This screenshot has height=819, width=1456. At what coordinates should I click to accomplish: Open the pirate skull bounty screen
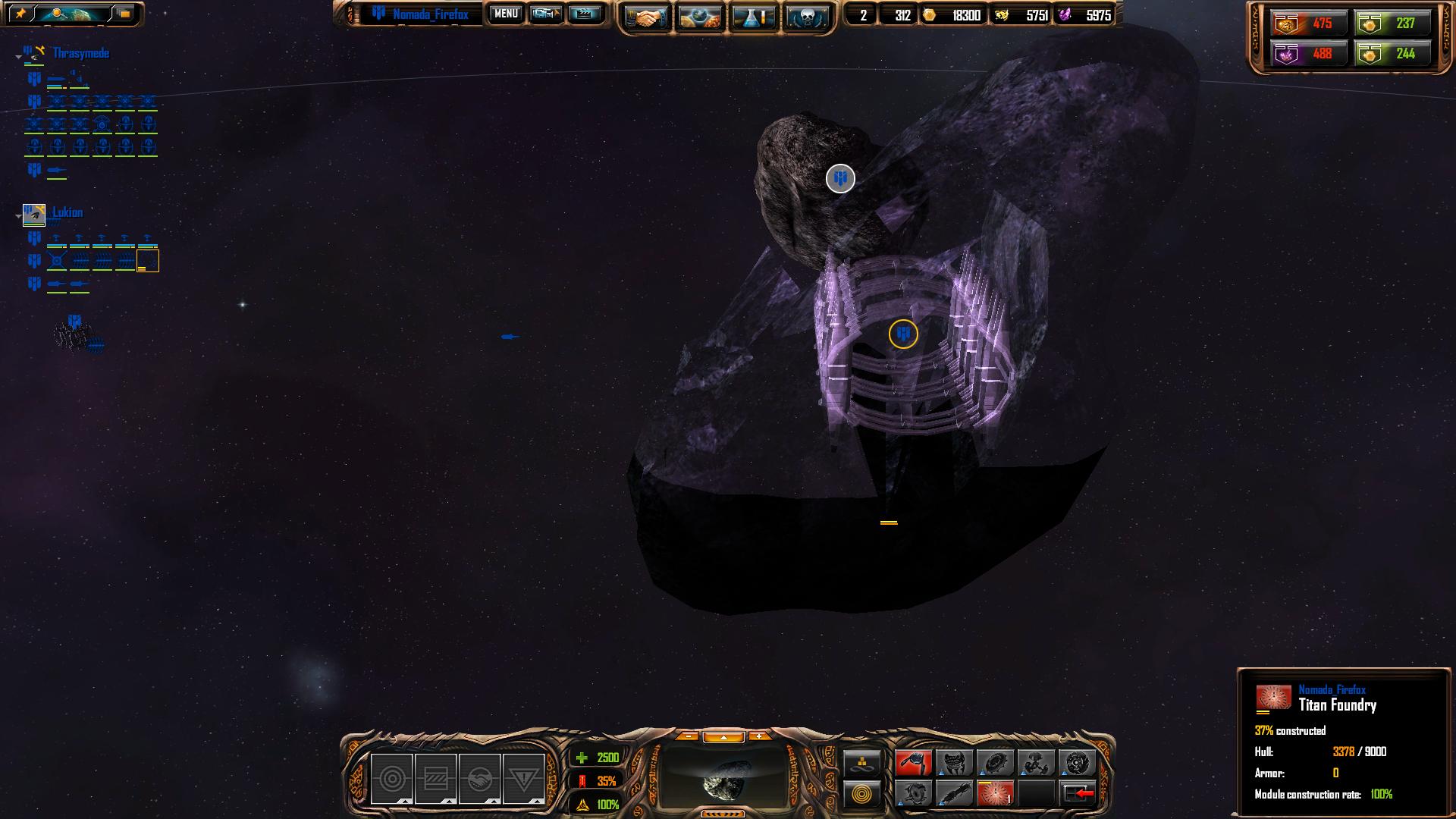tap(808, 17)
